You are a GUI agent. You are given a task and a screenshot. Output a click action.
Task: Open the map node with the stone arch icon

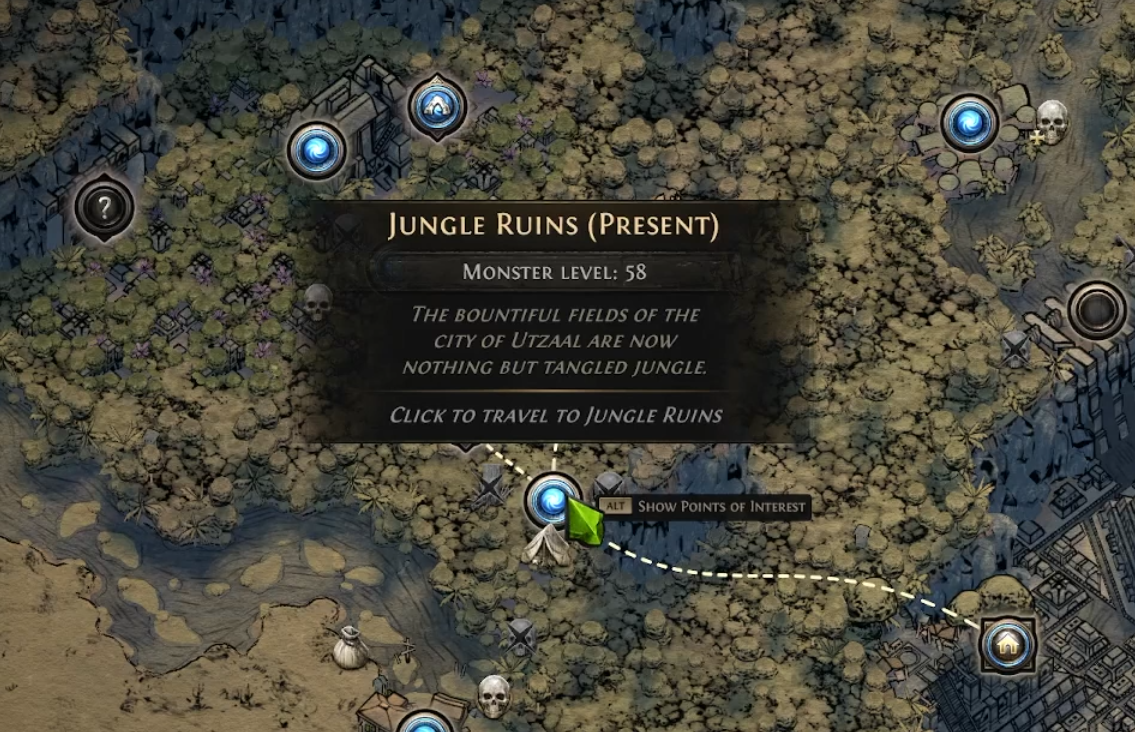(x=437, y=105)
